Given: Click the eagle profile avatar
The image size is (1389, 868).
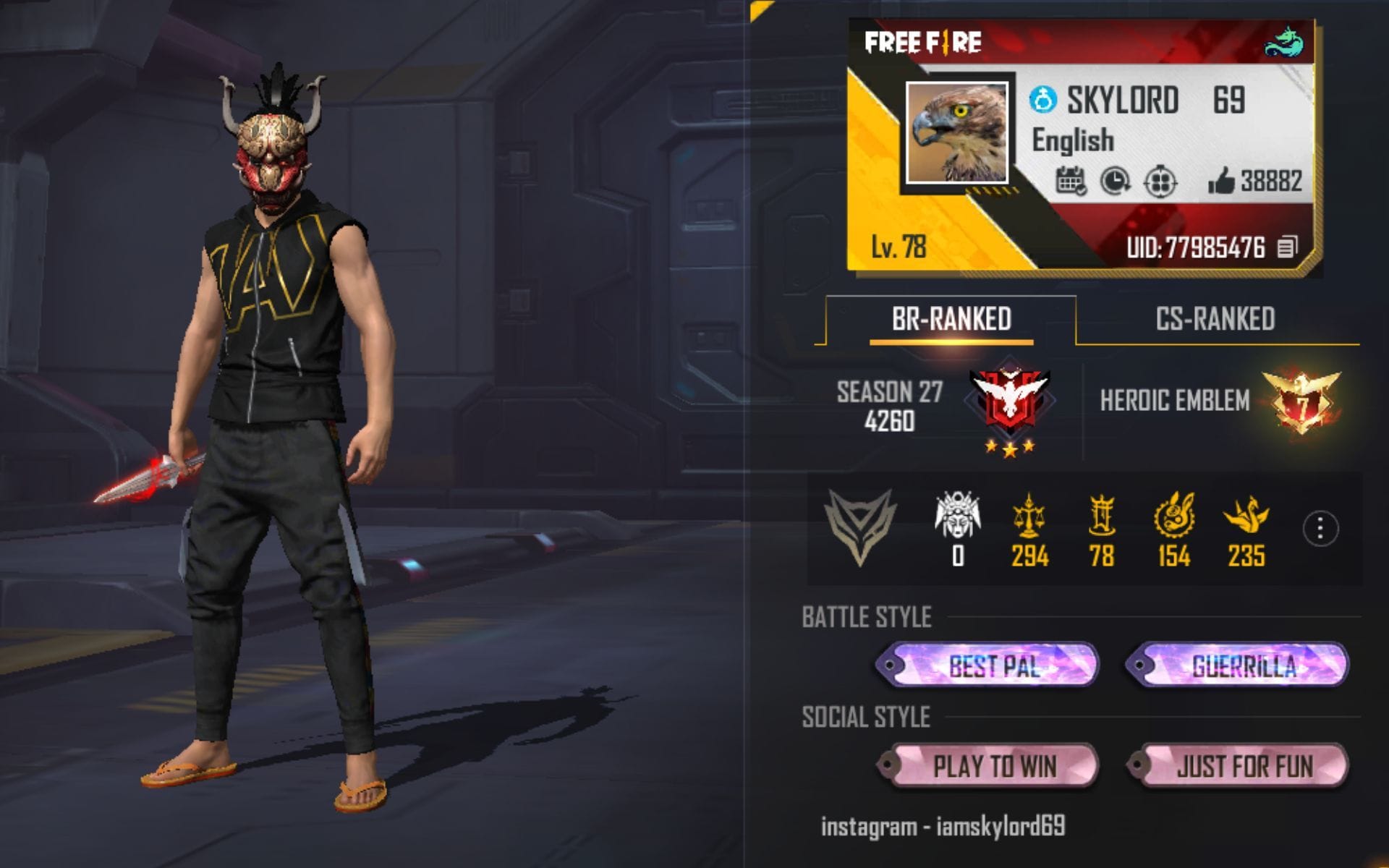Looking at the screenshot, I should (x=957, y=132).
